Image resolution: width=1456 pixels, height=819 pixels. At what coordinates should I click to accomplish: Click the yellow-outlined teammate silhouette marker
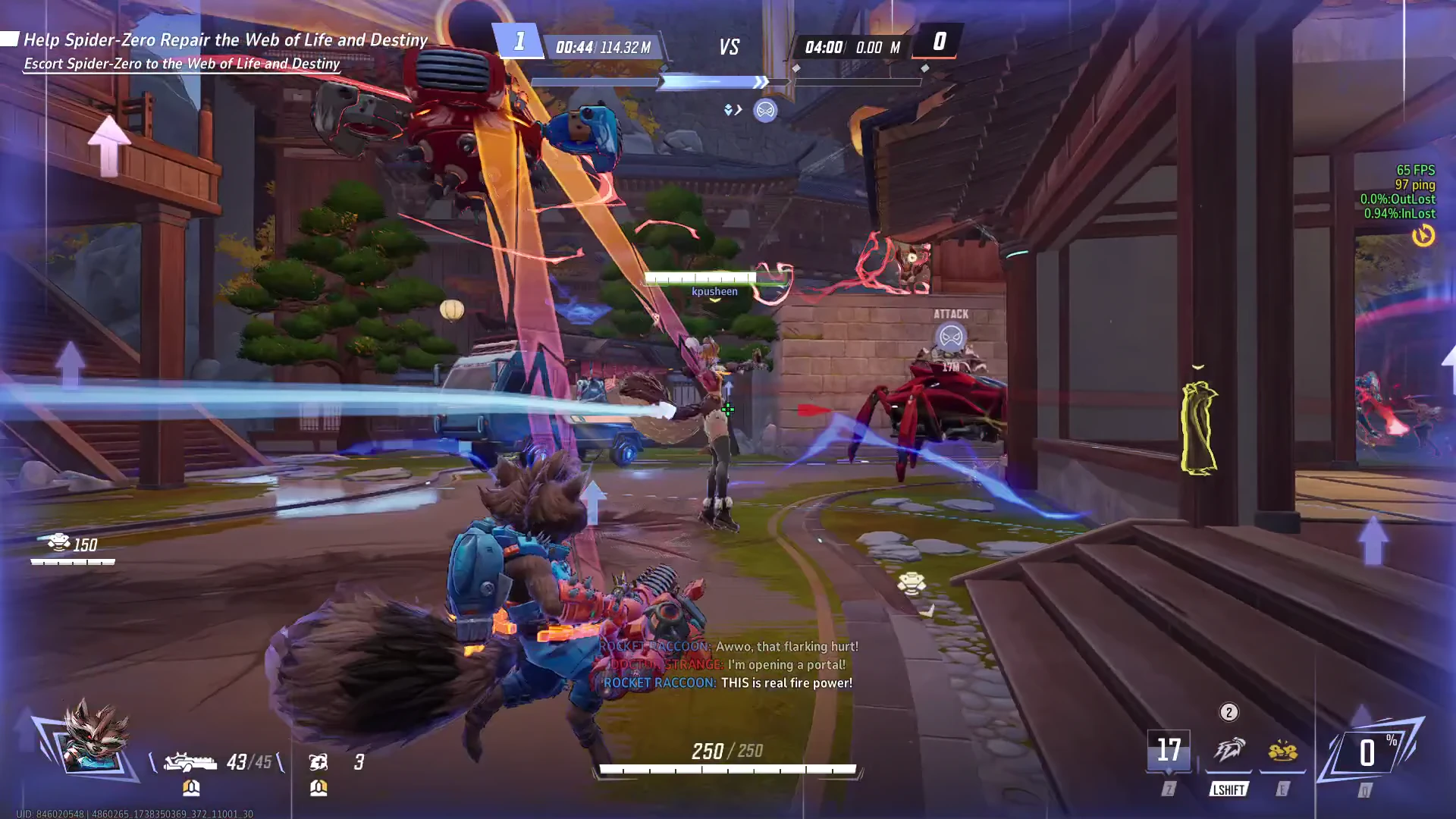[x=1198, y=429]
